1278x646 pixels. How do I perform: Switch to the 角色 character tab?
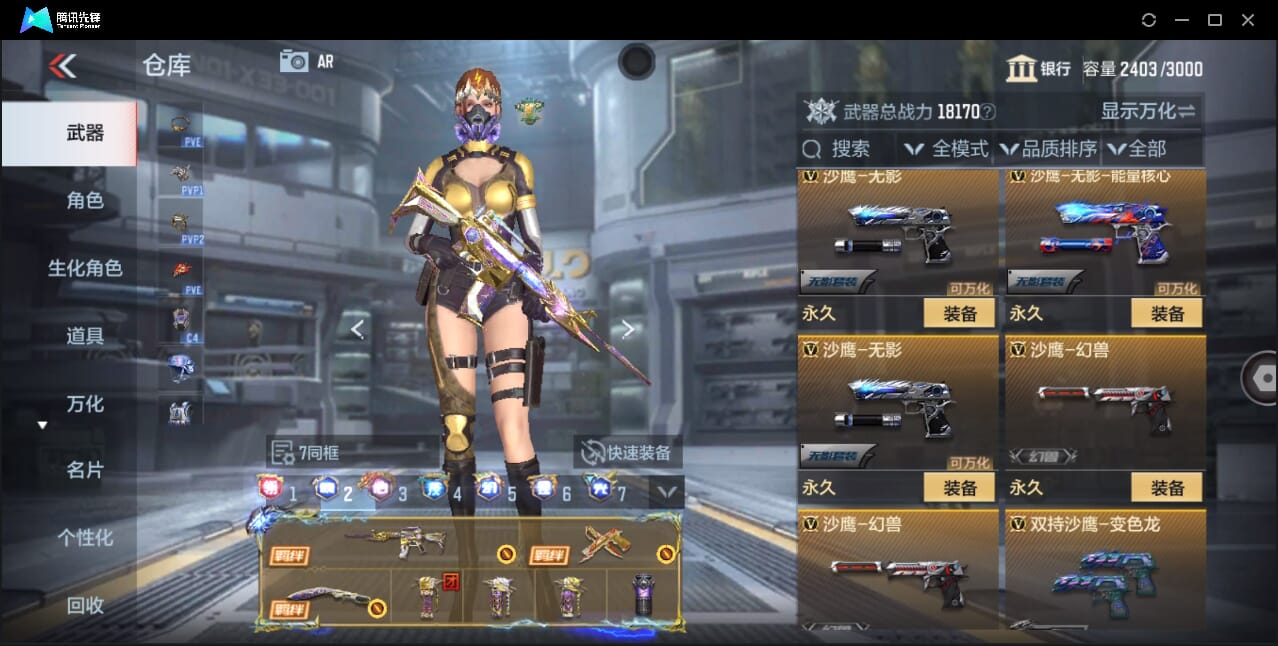[85, 201]
